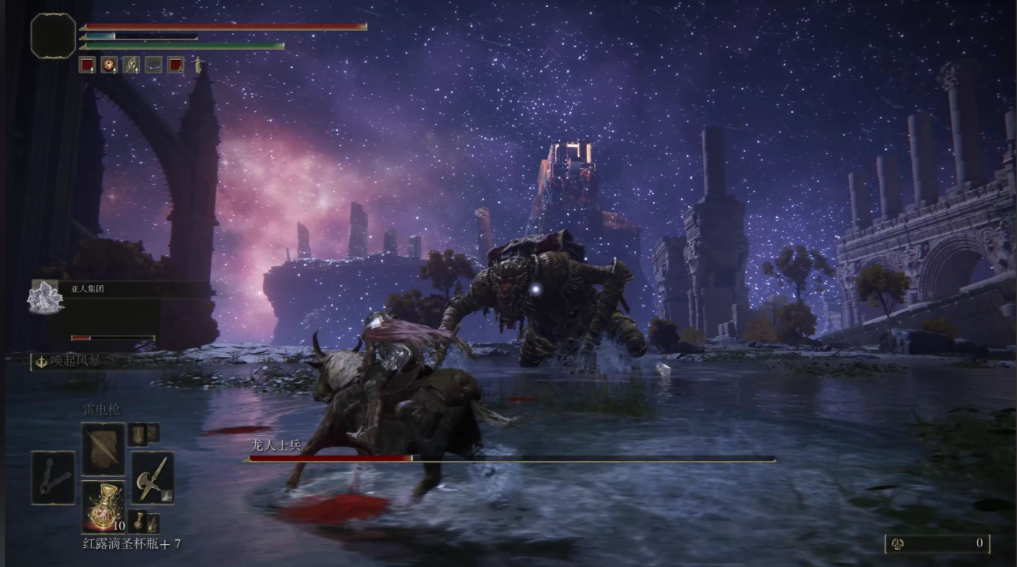Click the 唤起风暴 skill label

pos(70,361)
